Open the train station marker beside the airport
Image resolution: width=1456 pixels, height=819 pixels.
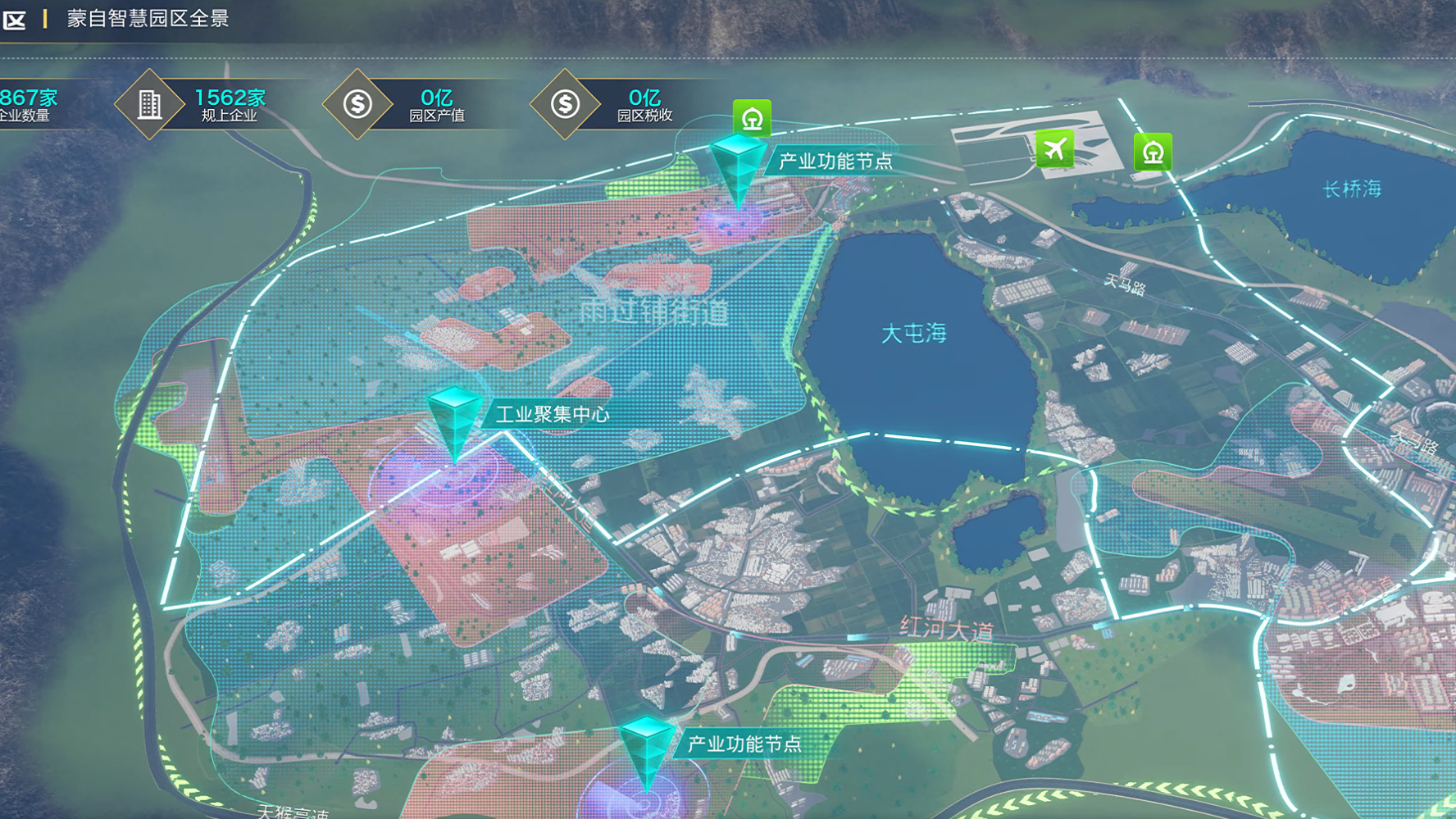click(1153, 152)
